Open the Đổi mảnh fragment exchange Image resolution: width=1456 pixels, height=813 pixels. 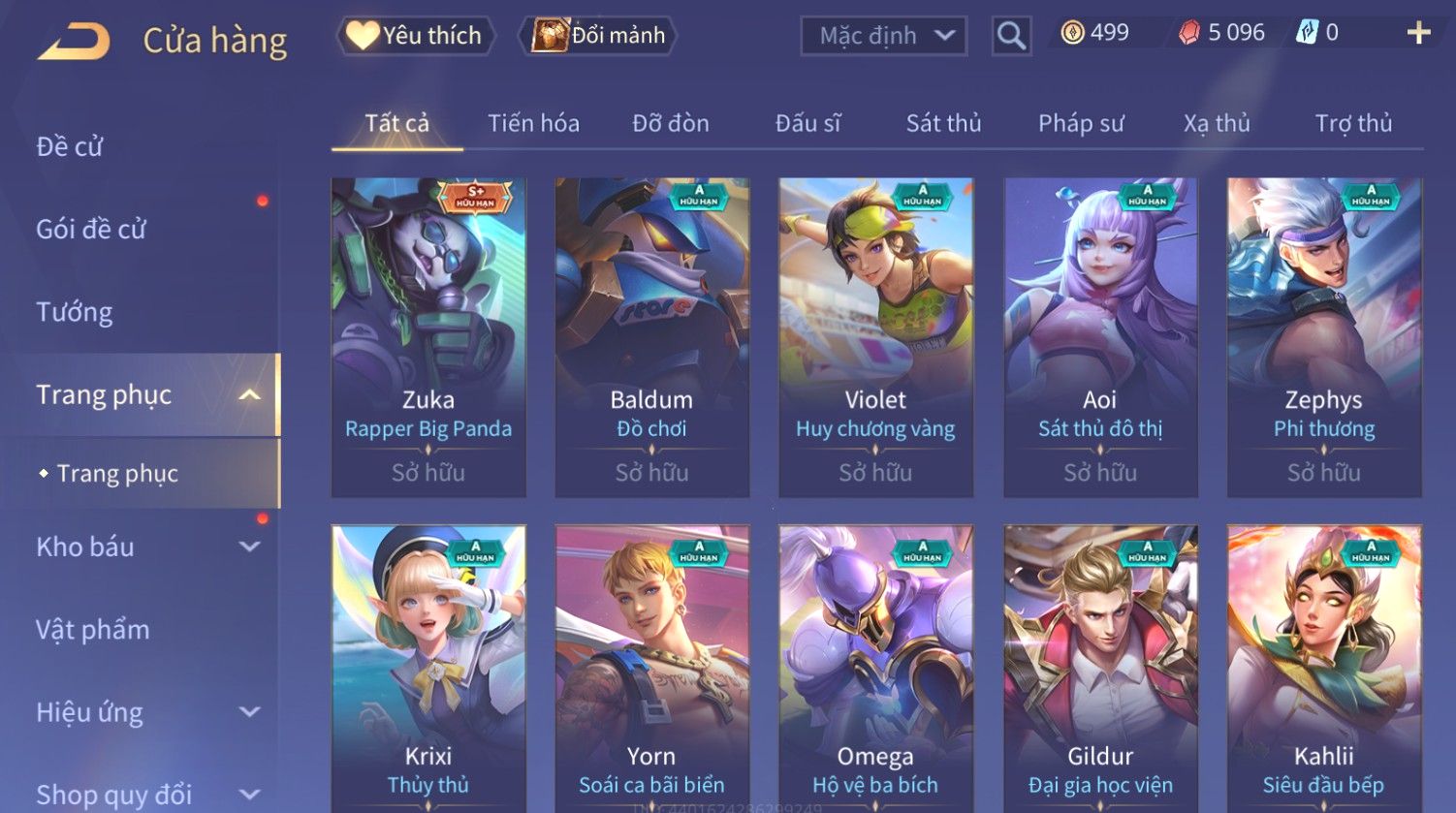pyautogui.click(x=599, y=36)
